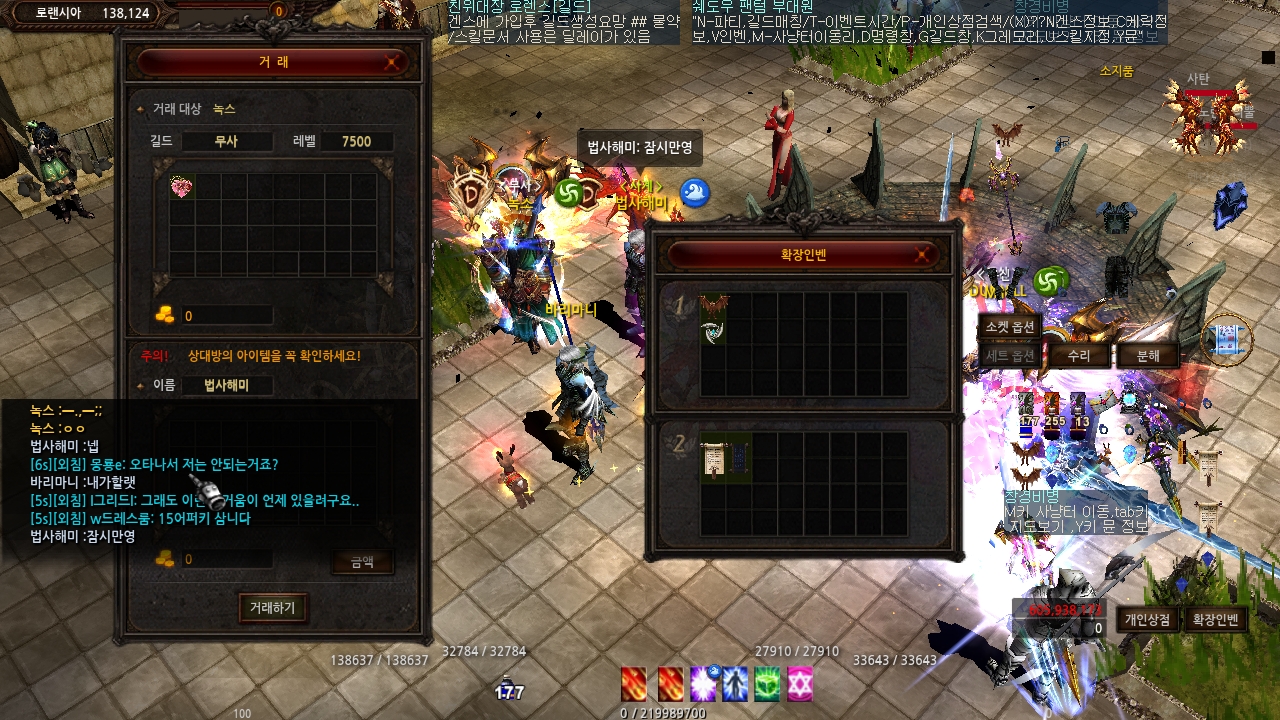Image resolution: width=1280 pixels, height=720 pixels.
Task: Activate the purple starburst skill
Action: tap(705, 684)
